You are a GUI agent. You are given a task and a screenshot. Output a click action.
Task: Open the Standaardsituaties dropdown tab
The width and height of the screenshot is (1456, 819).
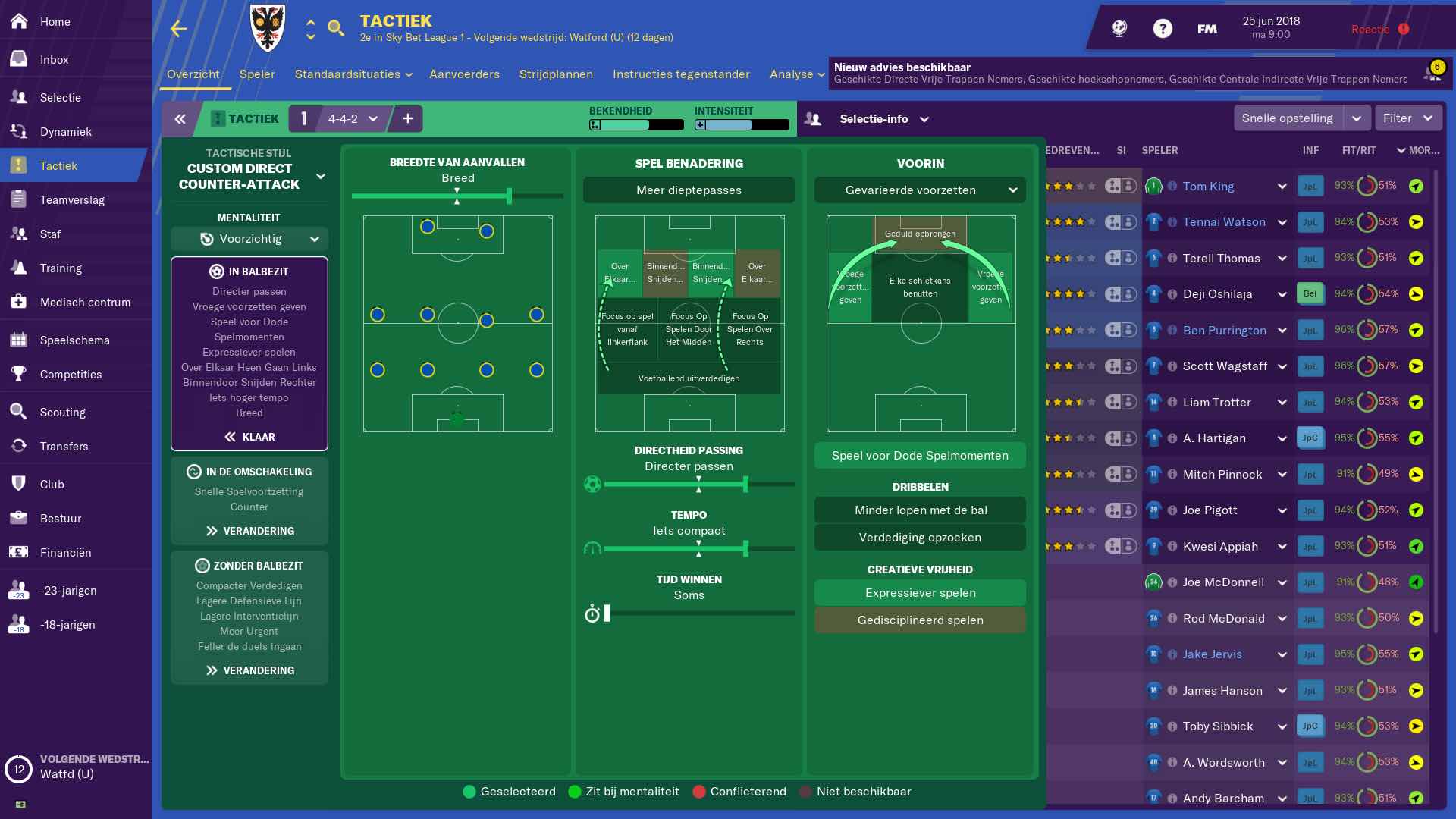point(353,74)
